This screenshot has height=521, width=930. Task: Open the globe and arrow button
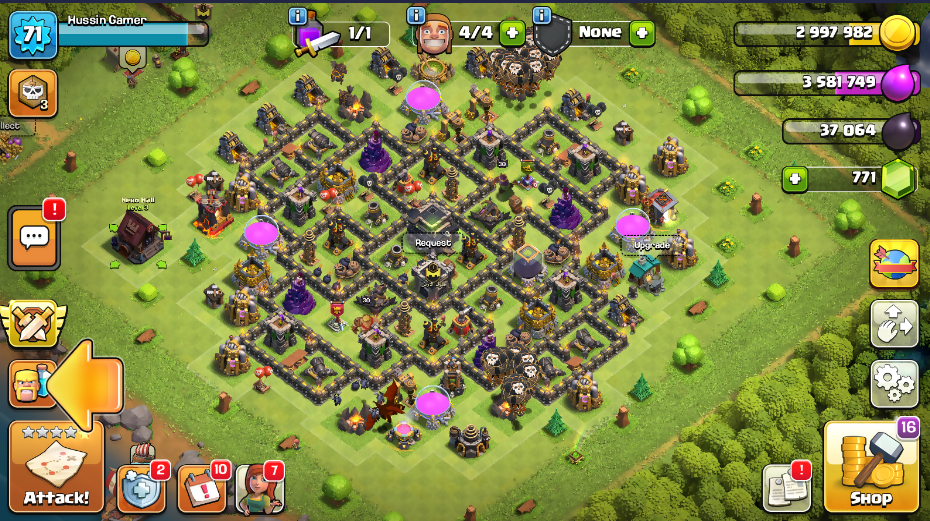894,264
